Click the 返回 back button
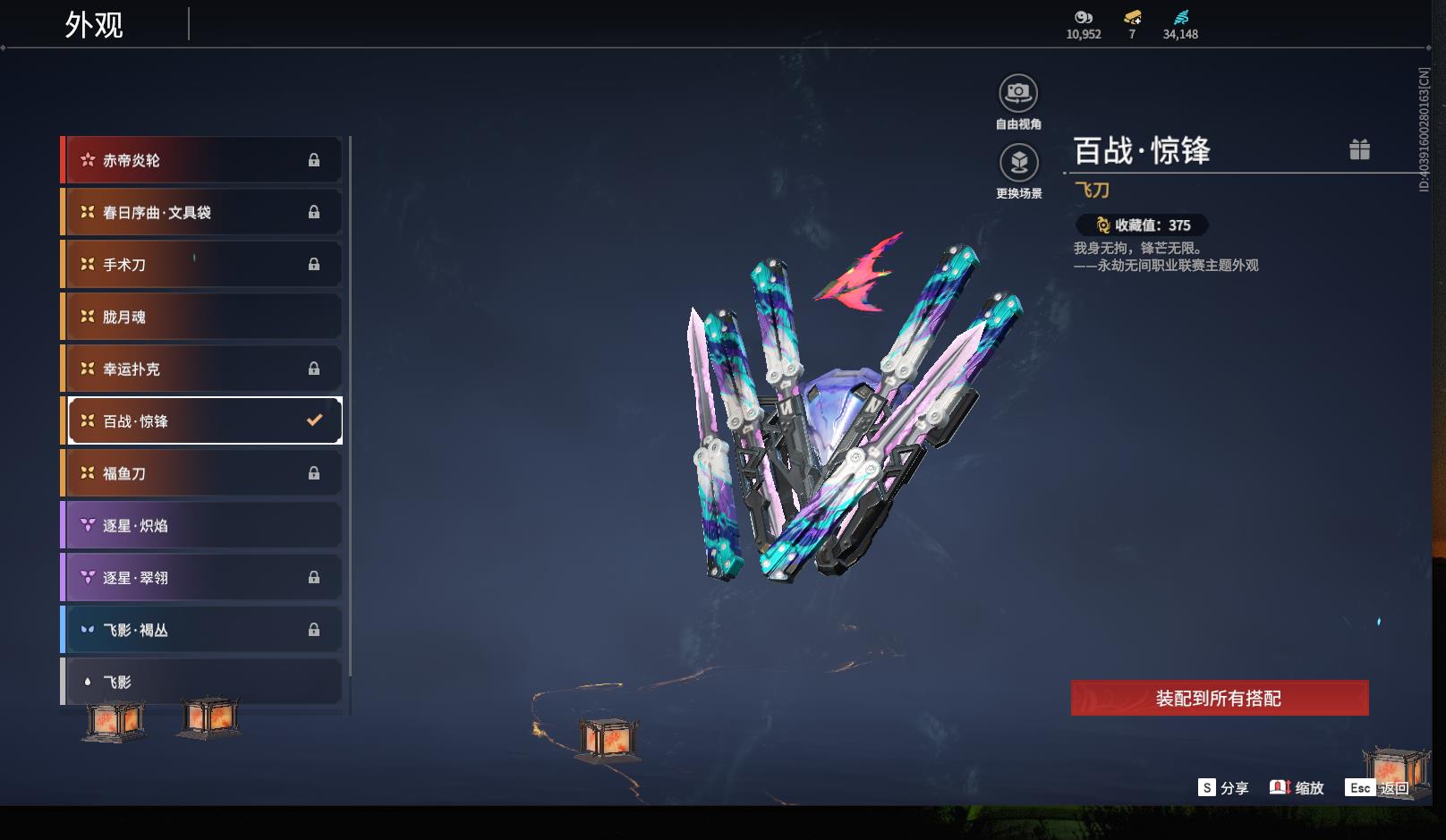 click(x=1378, y=787)
